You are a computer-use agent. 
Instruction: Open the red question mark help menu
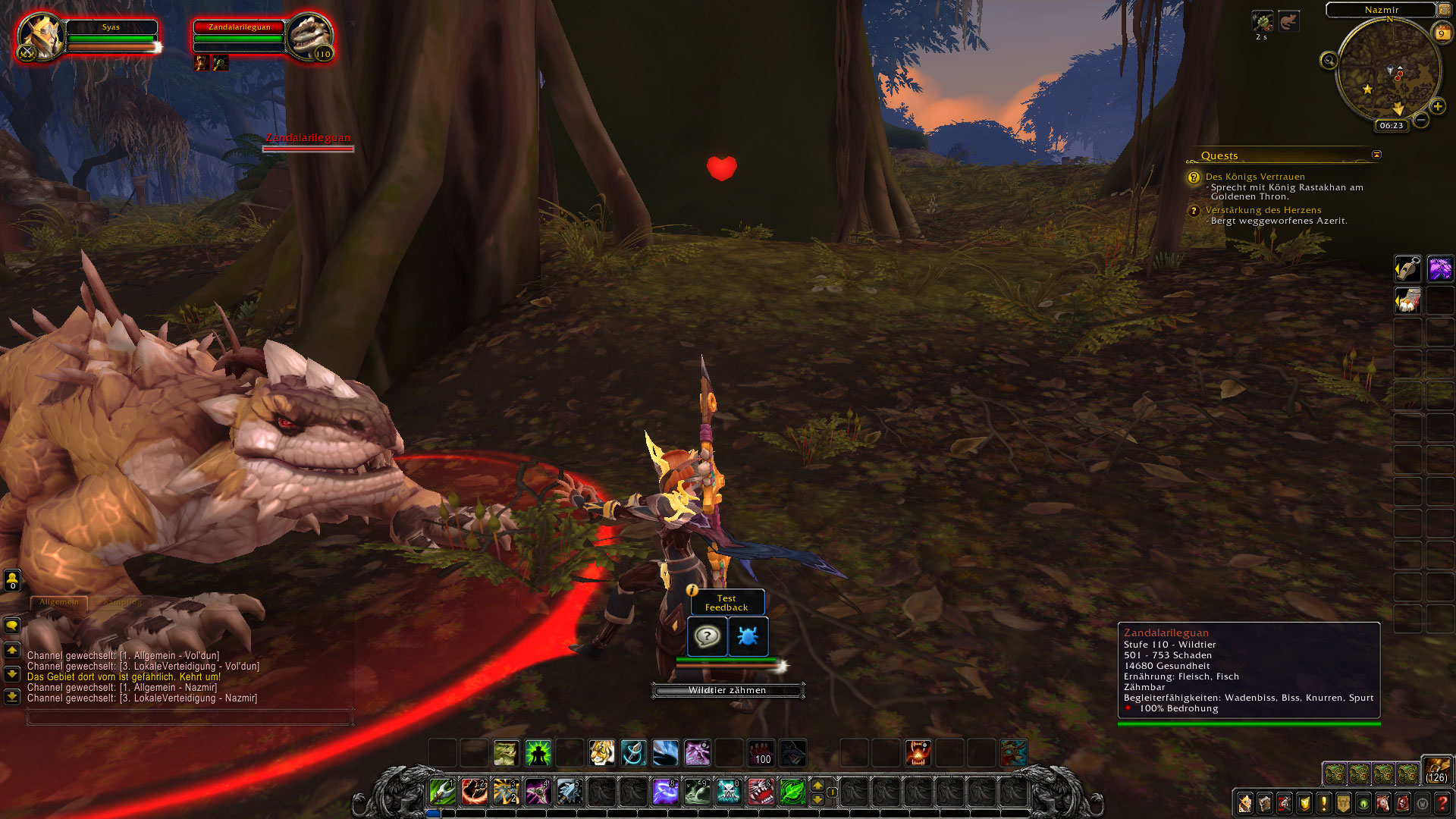coord(1442,803)
